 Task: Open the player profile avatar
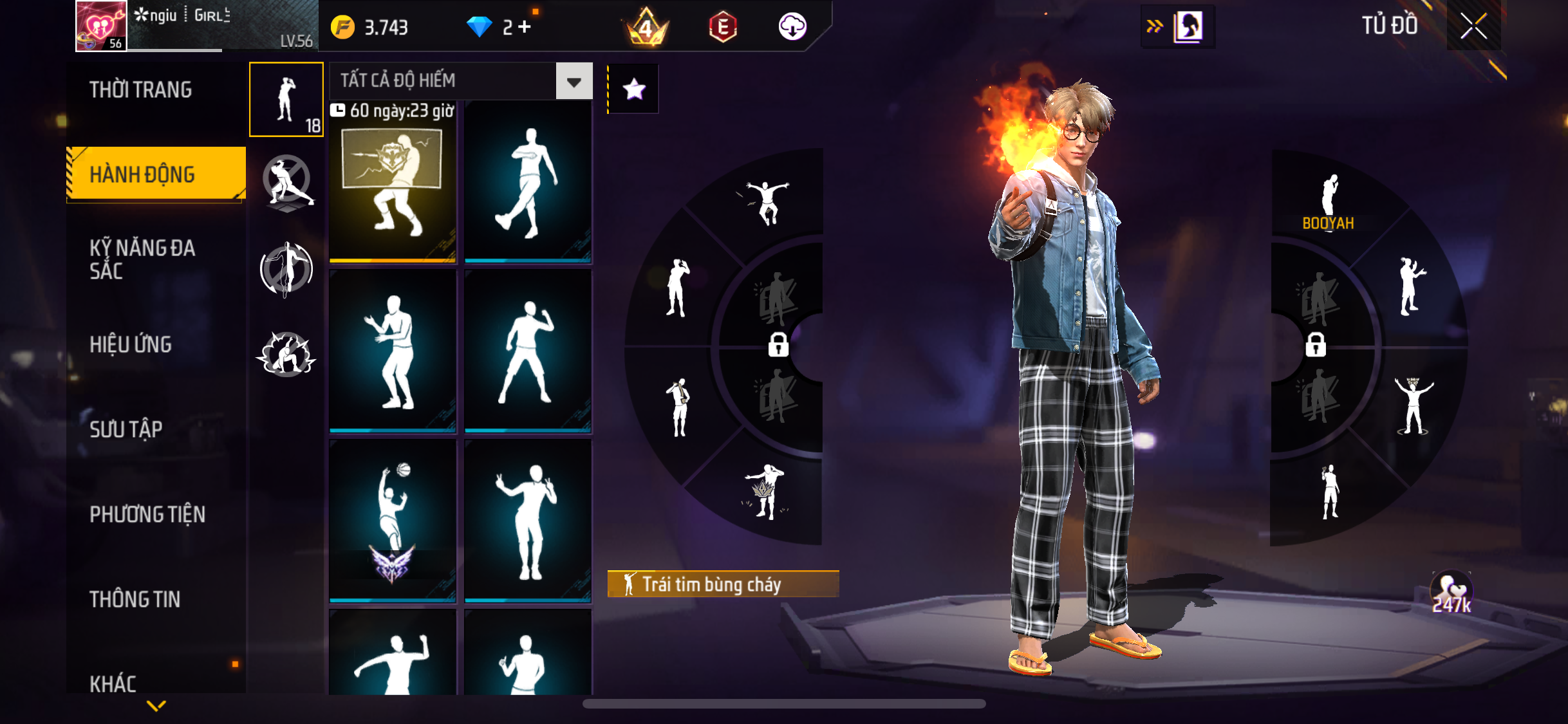pos(101,26)
